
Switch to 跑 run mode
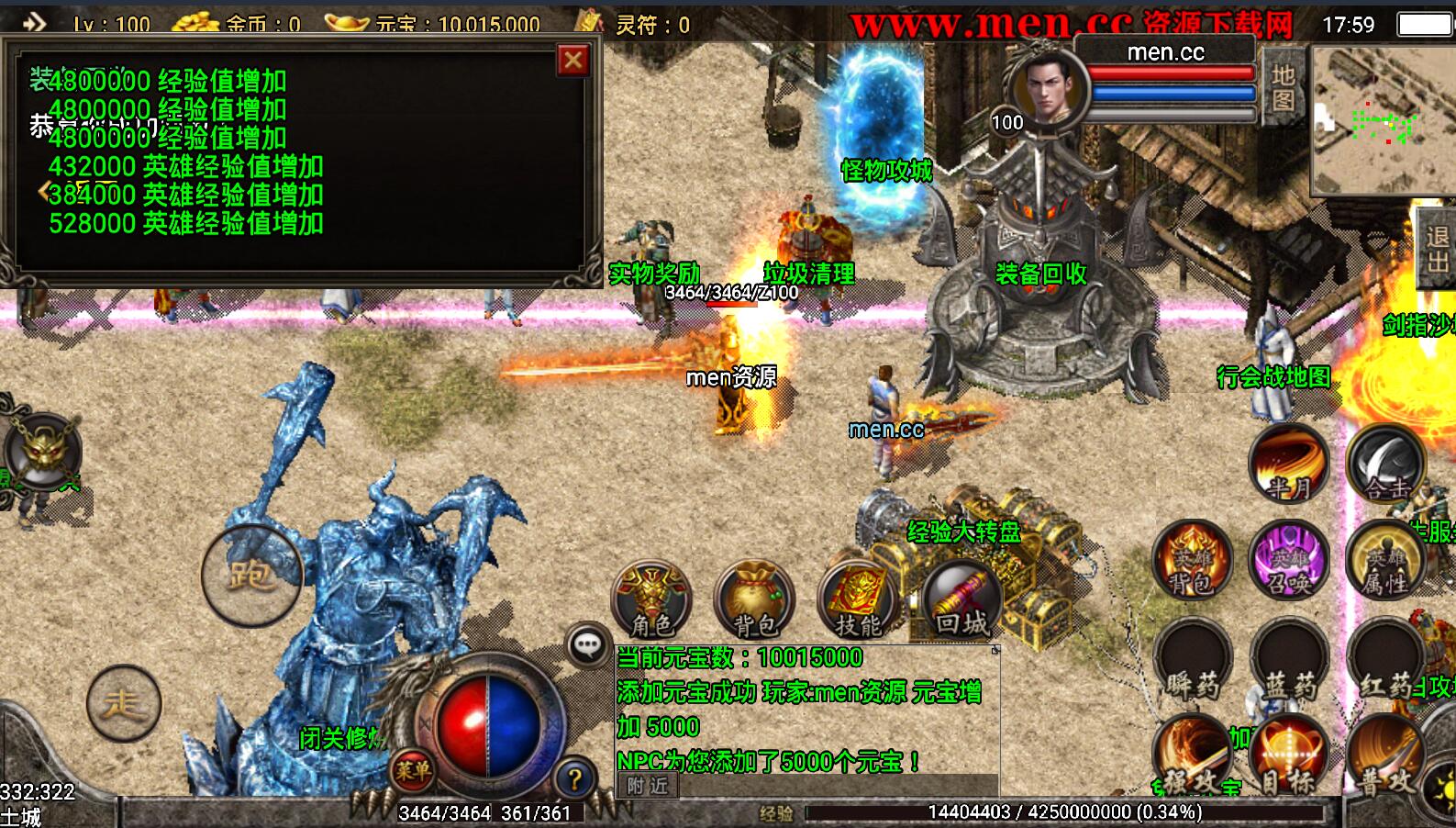click(250, 576)
